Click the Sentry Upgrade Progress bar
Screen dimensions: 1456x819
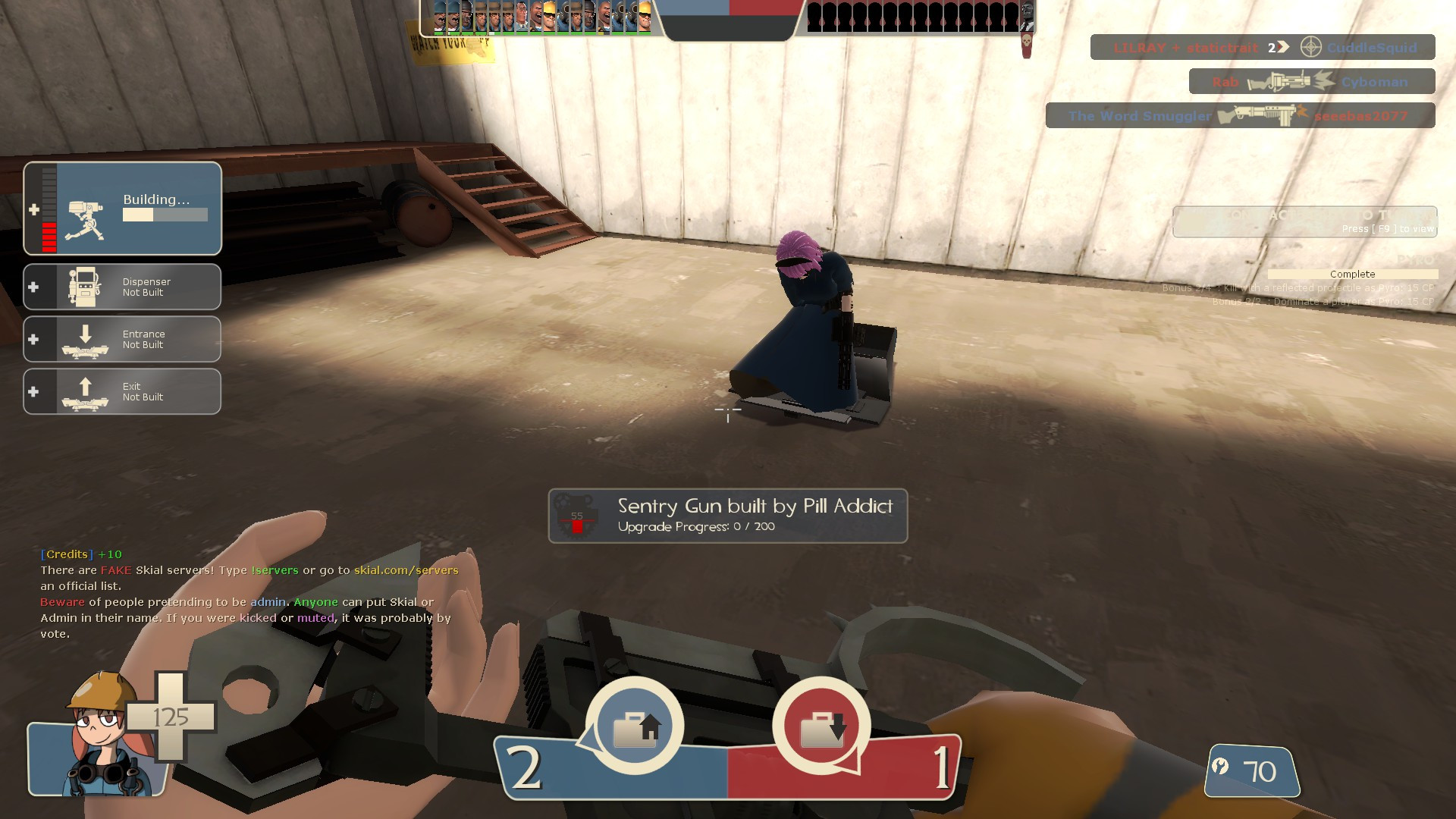696,526
